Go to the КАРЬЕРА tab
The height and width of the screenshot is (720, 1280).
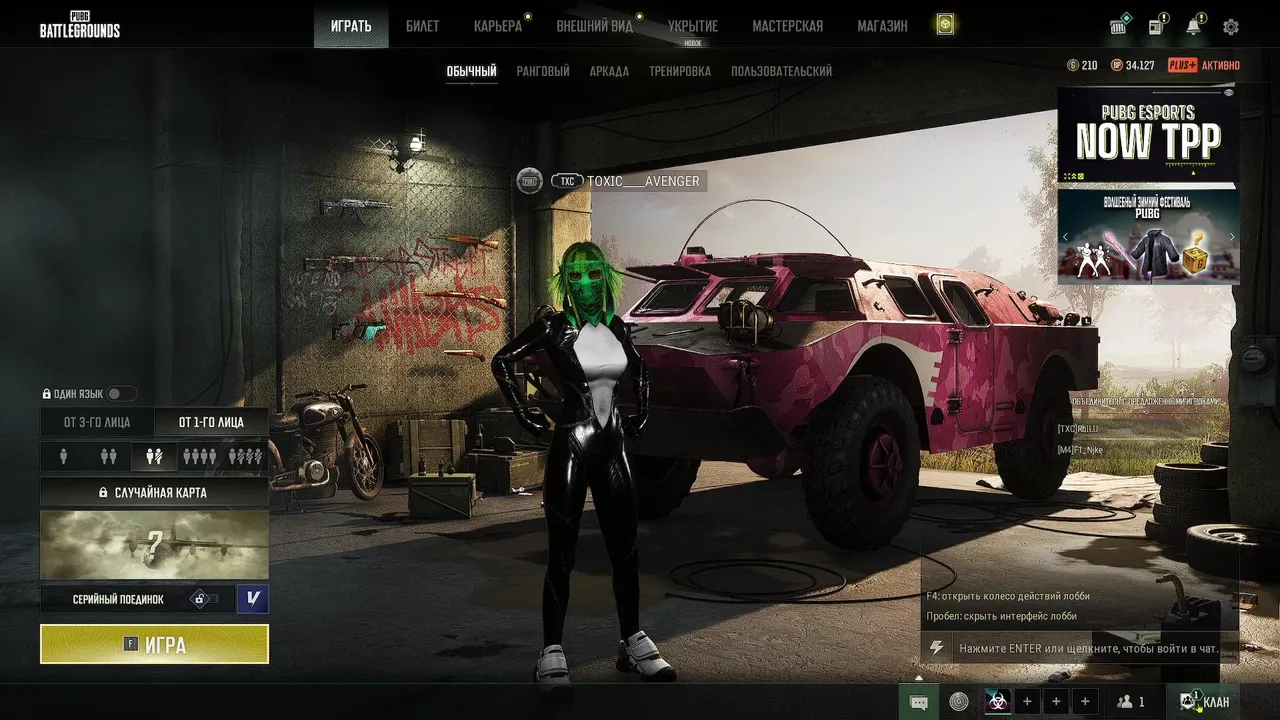coord(498,26)
